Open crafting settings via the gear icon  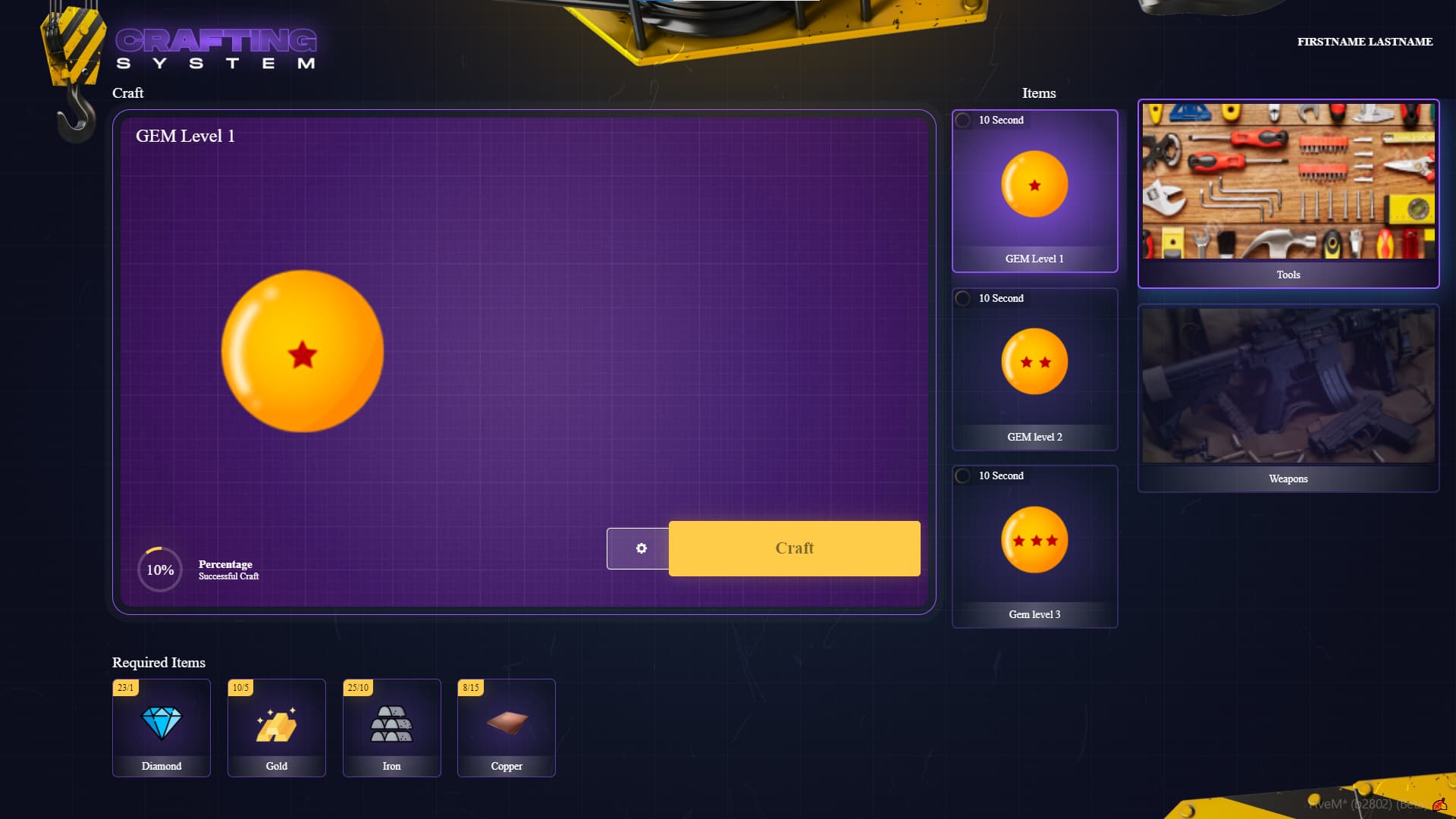[x=641, y=548]
